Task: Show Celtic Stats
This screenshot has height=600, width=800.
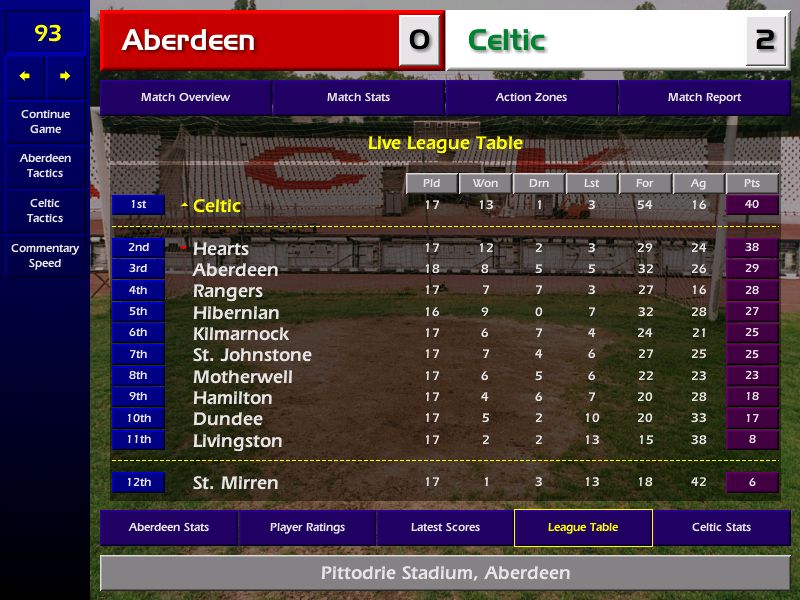Action: pyautogui.click(x=721, y=527)
